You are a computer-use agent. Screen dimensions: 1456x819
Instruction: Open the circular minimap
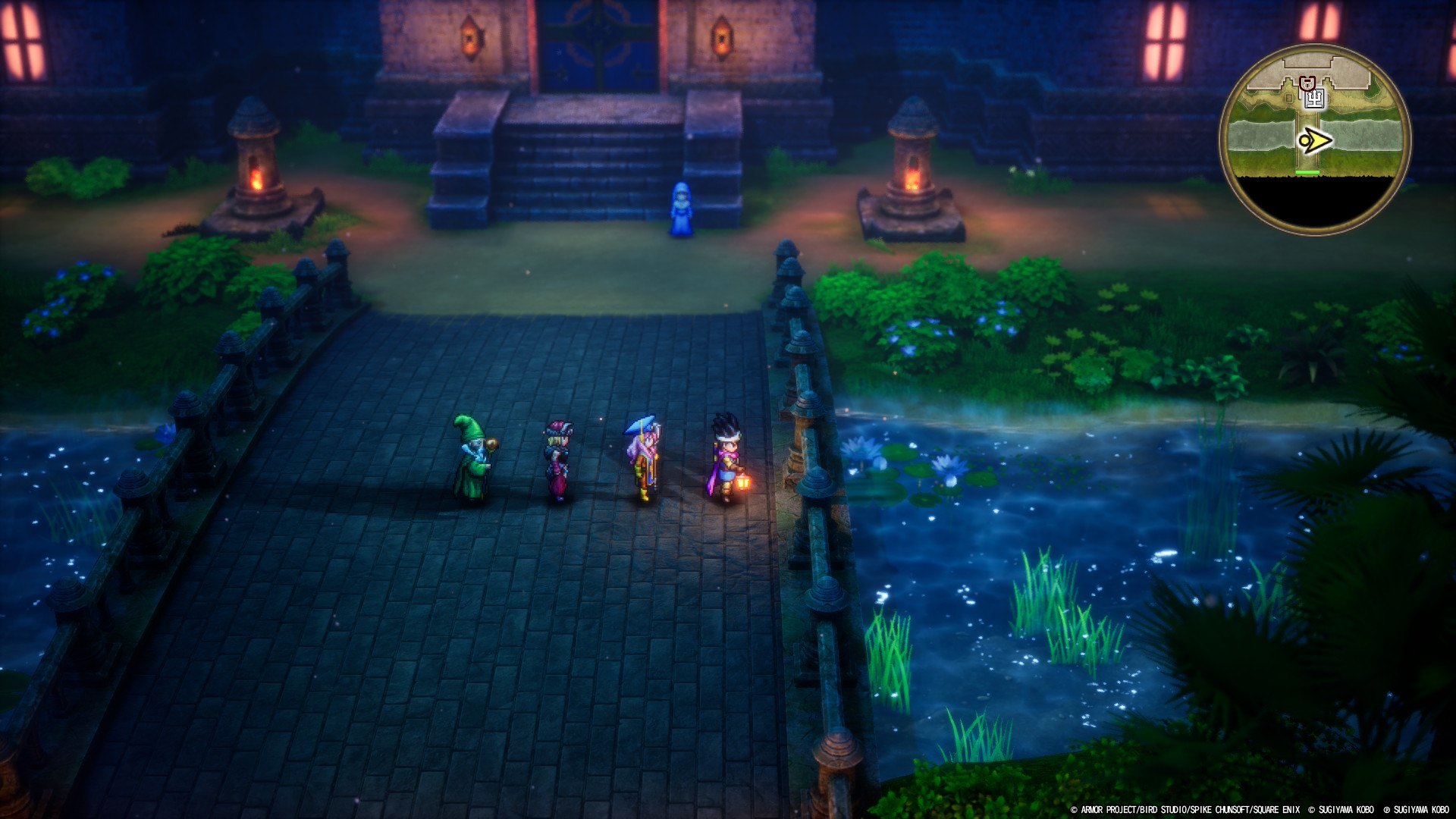[x=1315, y=140]
